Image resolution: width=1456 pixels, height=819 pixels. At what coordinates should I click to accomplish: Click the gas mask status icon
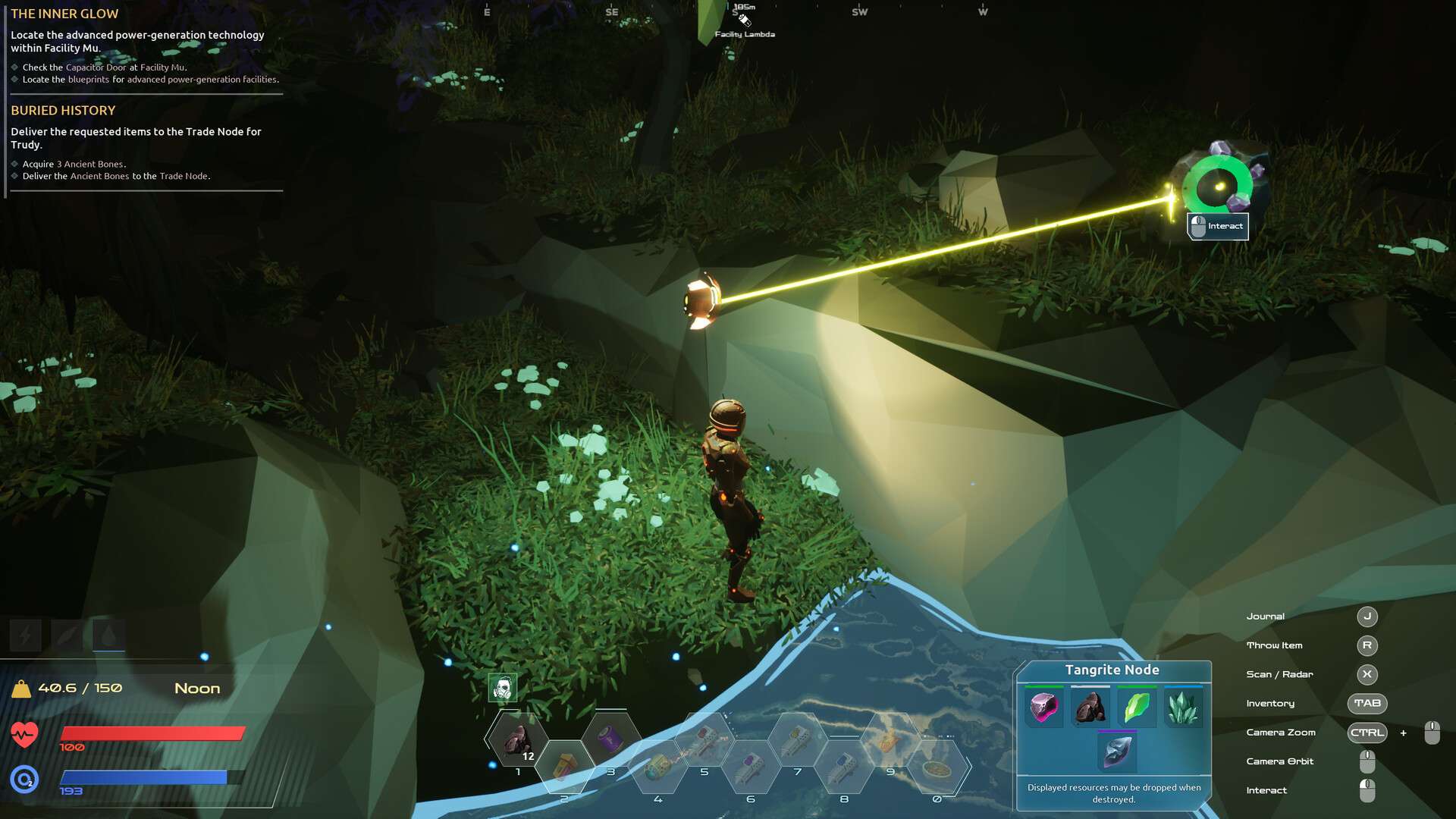point(502,689)
